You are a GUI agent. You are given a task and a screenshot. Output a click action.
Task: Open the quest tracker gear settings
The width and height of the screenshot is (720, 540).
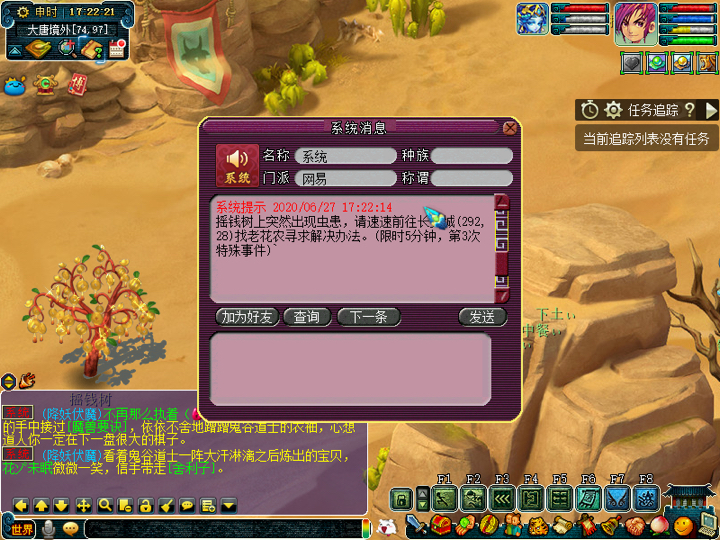(x=613, y=110)
